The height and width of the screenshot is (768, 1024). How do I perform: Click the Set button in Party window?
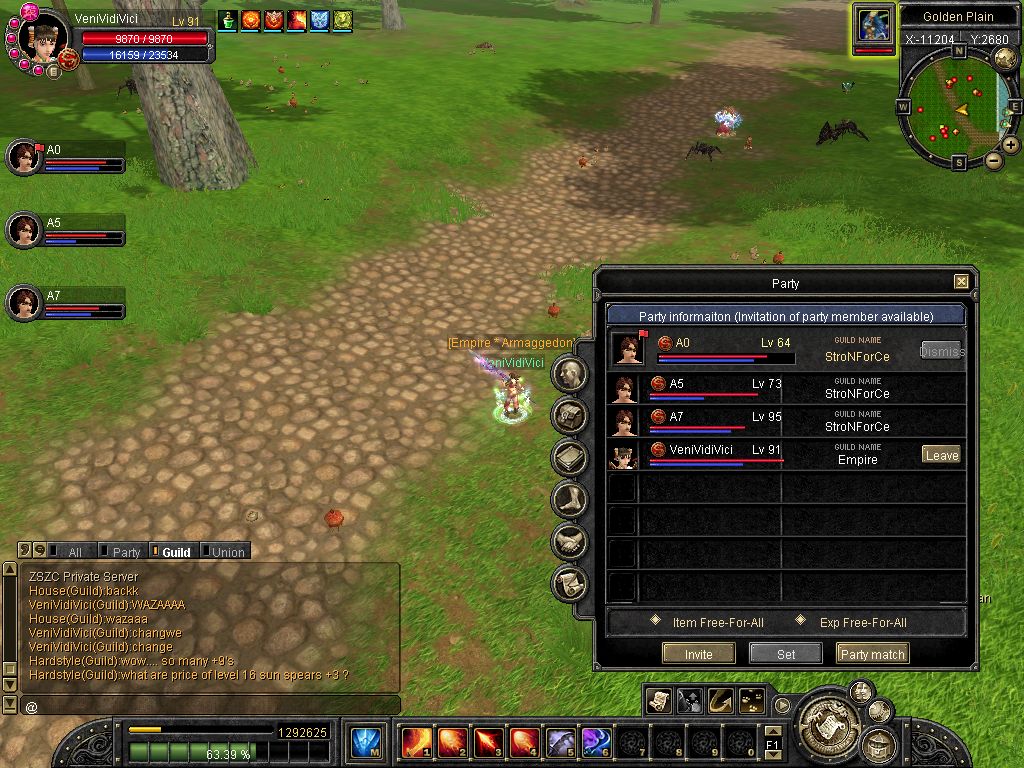(786, 654)
